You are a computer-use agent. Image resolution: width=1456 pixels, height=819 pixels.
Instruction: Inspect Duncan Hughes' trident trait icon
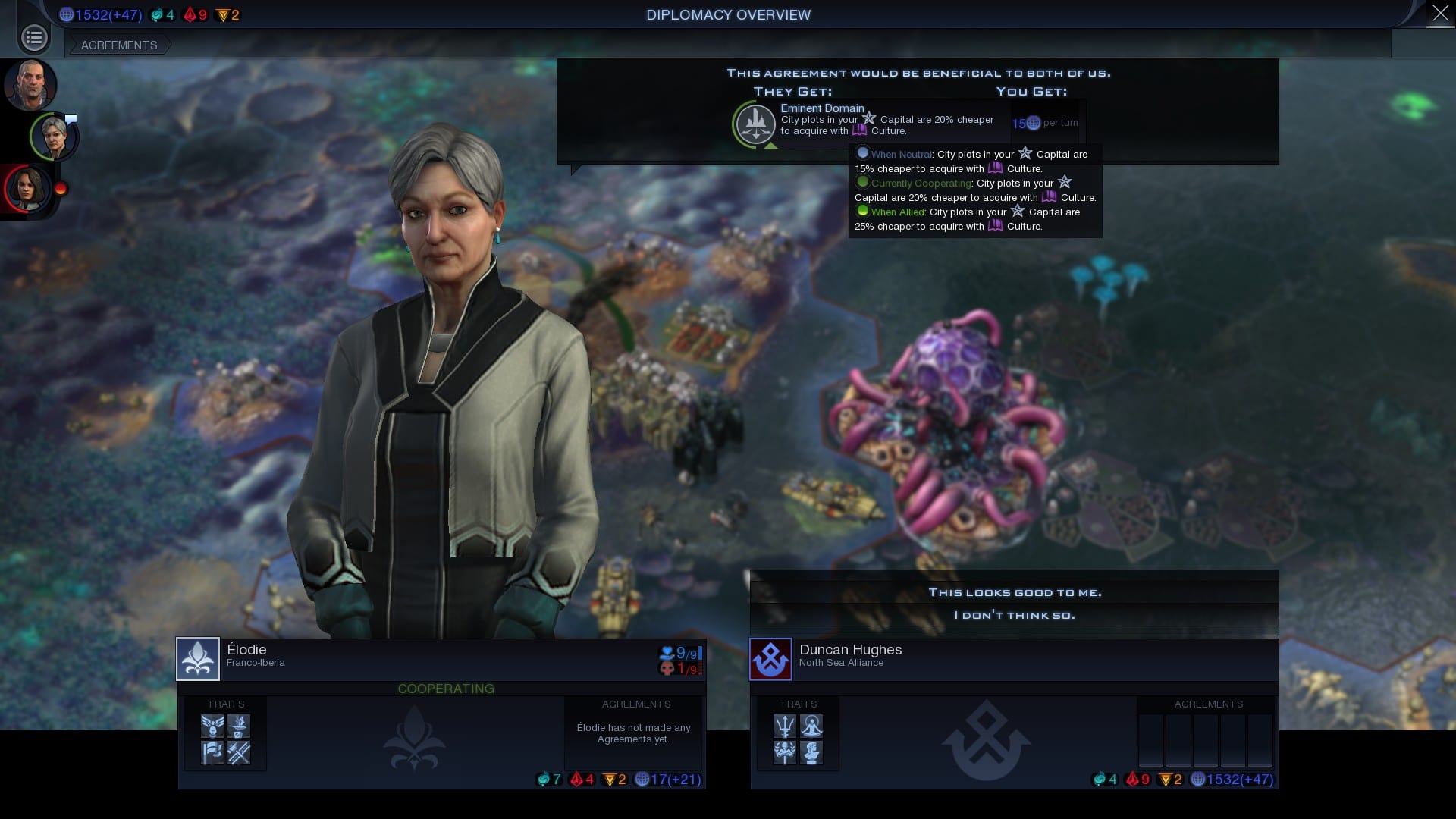point(784,726)
